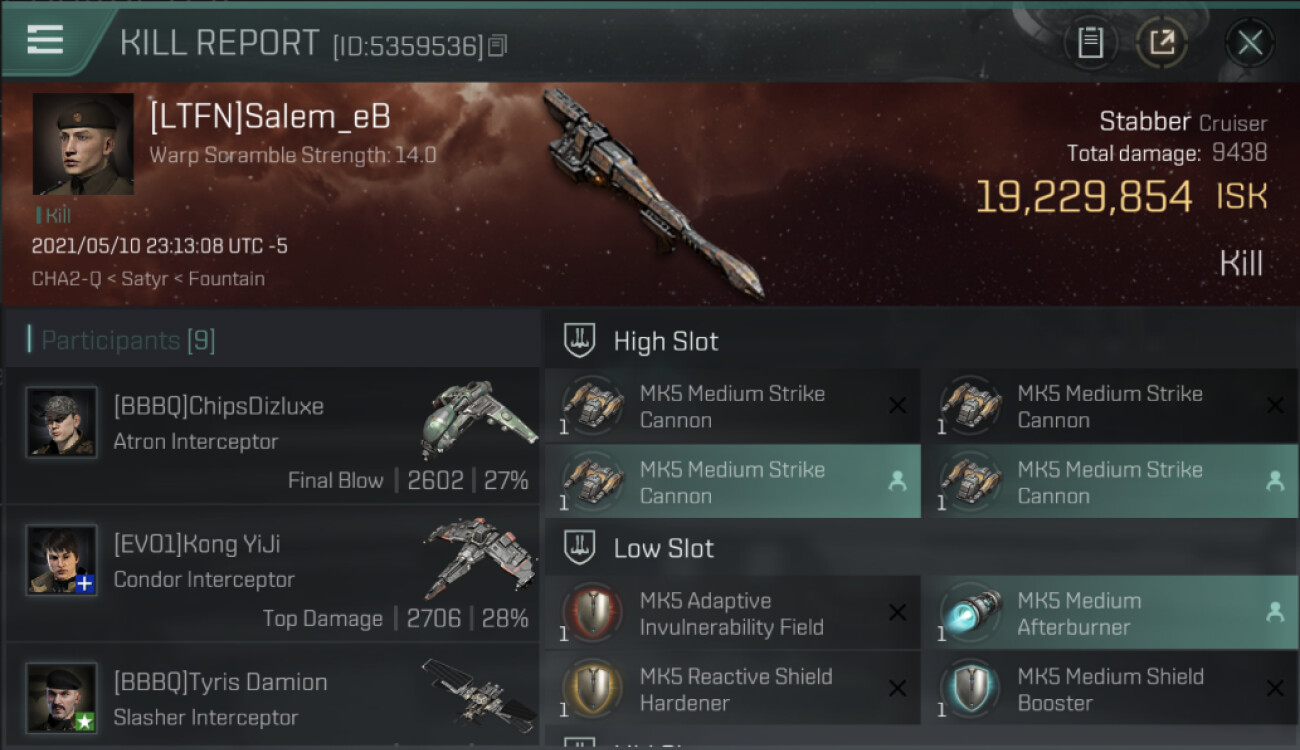
Task: Open Tyris Damion's portrait
Action: click(62, 697)
